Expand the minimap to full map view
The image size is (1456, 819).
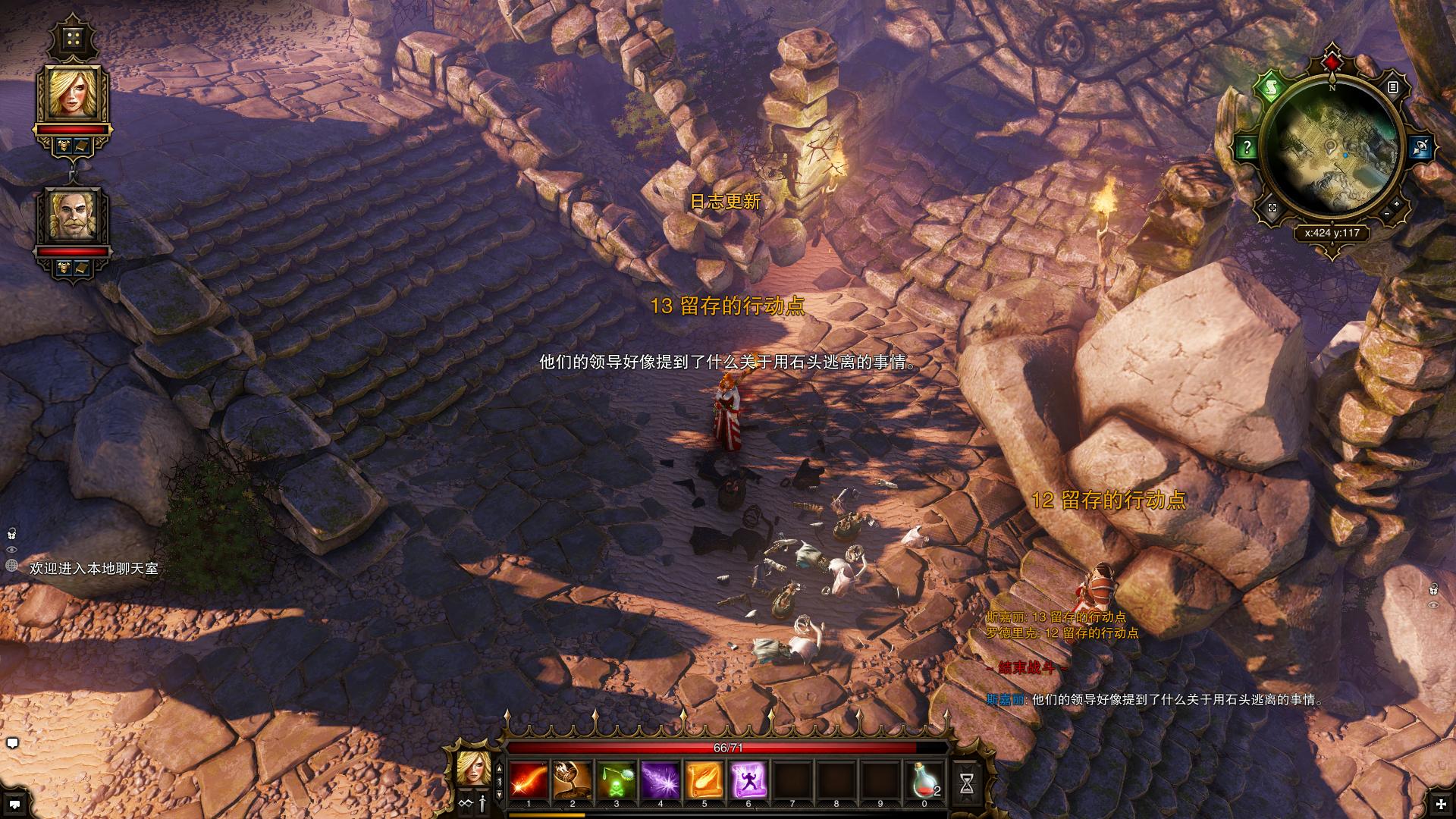coord(1272,208)
